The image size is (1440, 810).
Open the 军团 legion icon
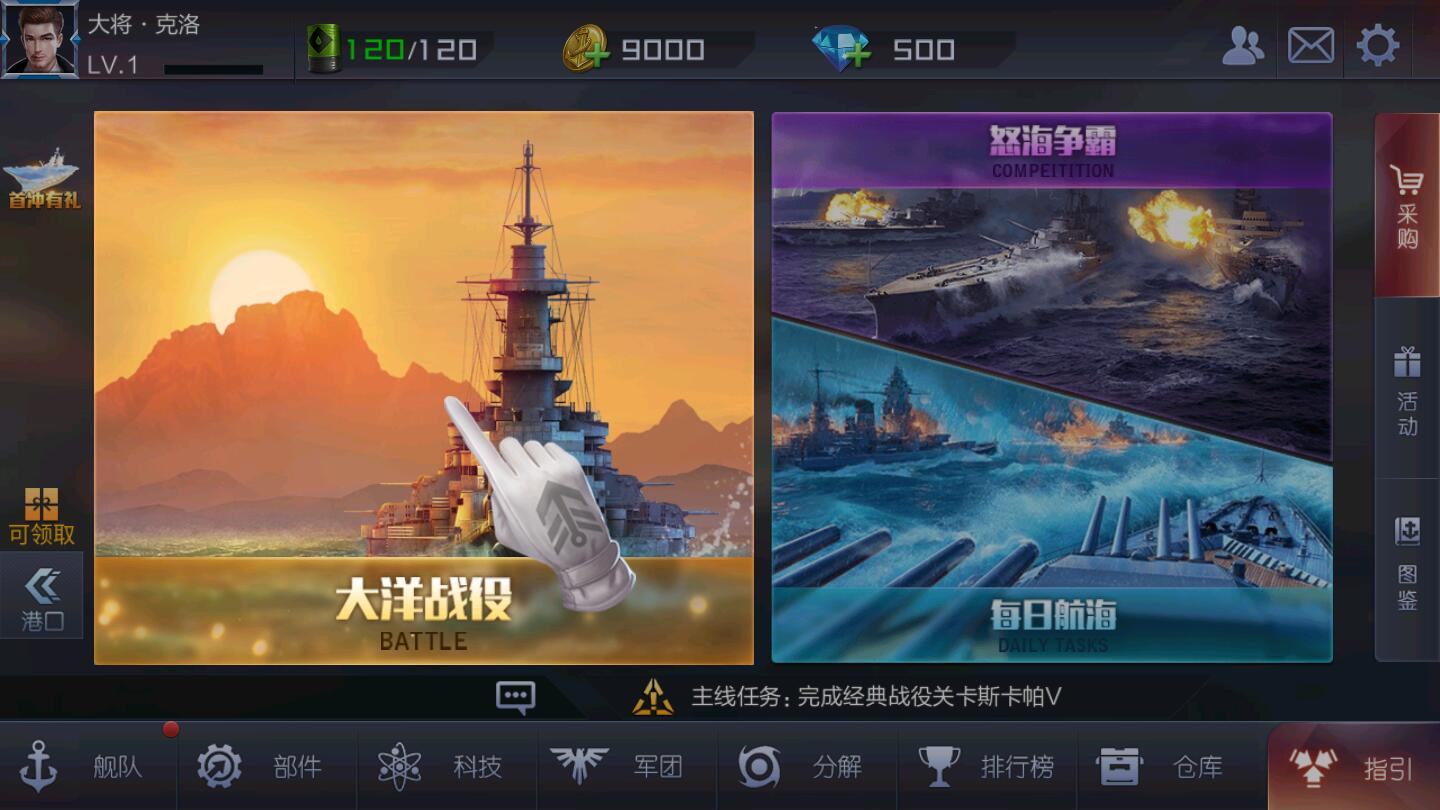click(x=581, y=767)
